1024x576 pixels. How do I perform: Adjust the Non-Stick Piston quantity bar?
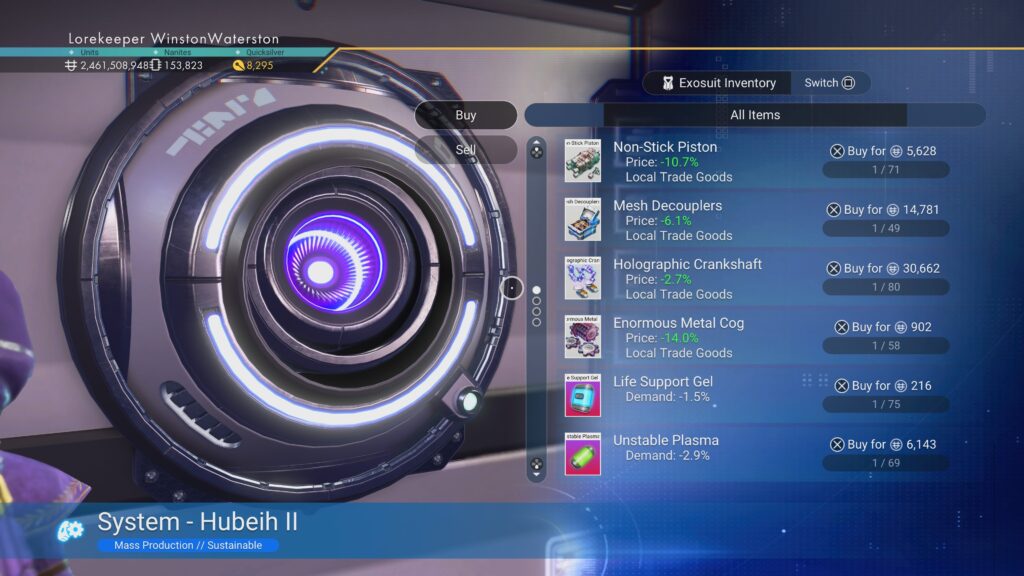click(886, 171)
